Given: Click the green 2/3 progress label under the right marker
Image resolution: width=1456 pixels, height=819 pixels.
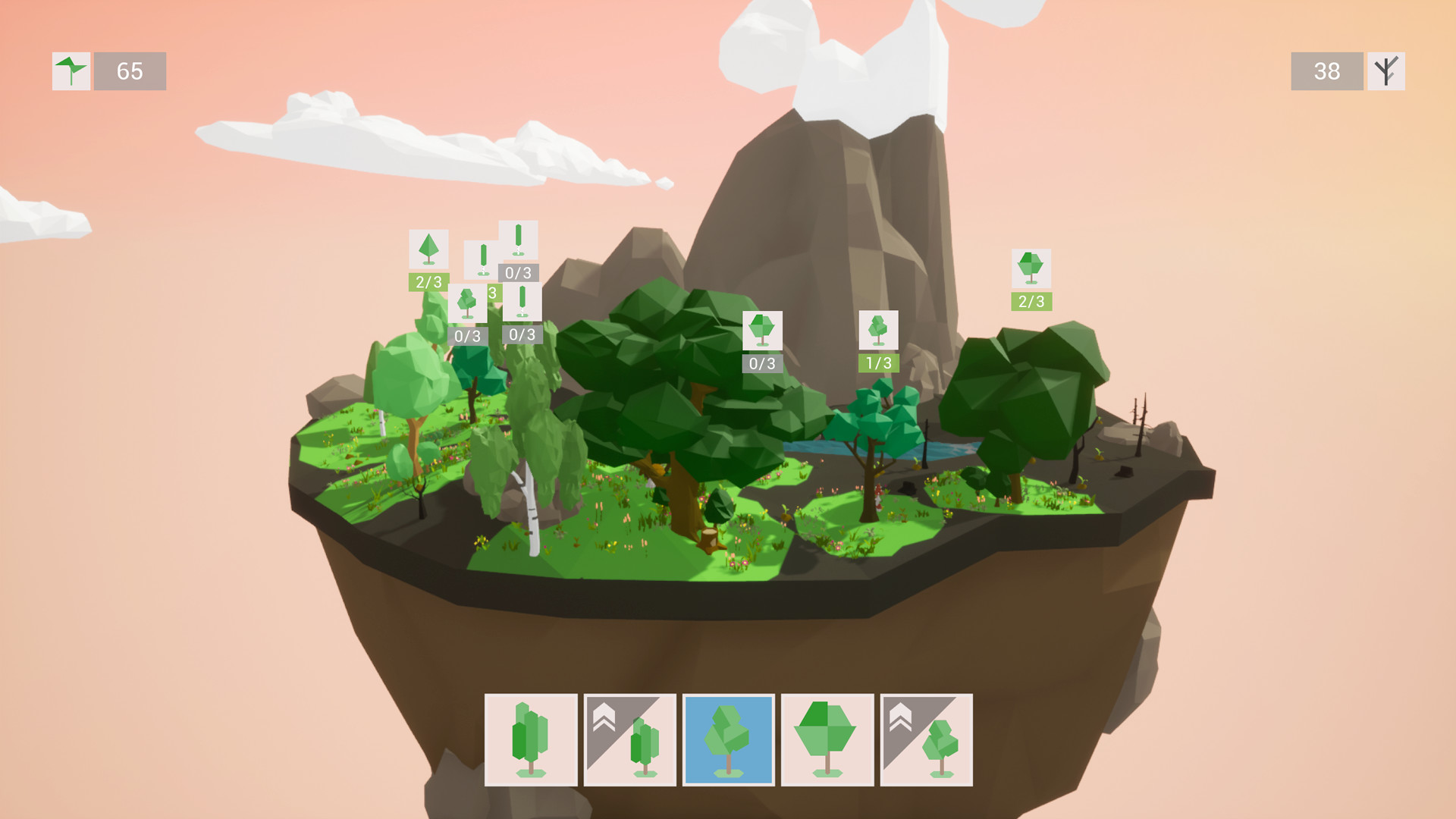Looking at the screenshot, I should 1030,301.
